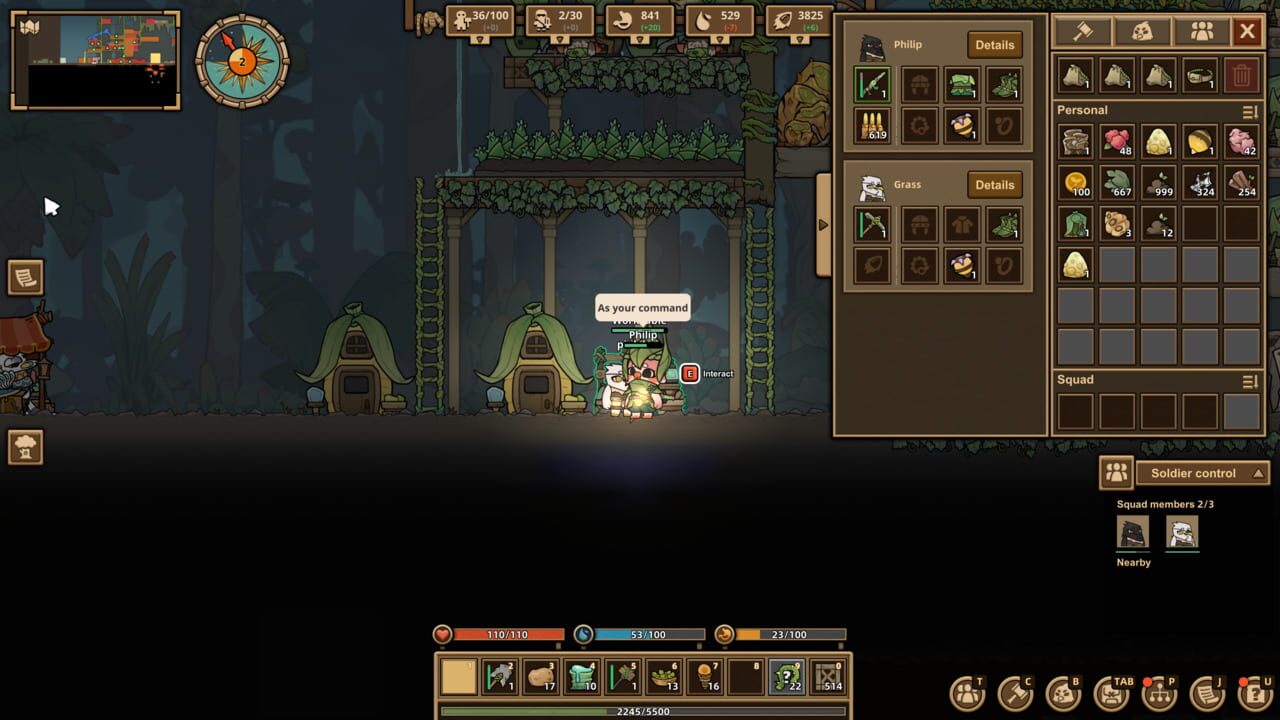
Task: Open the J journal scroll icon
Action: [1206, 691]
